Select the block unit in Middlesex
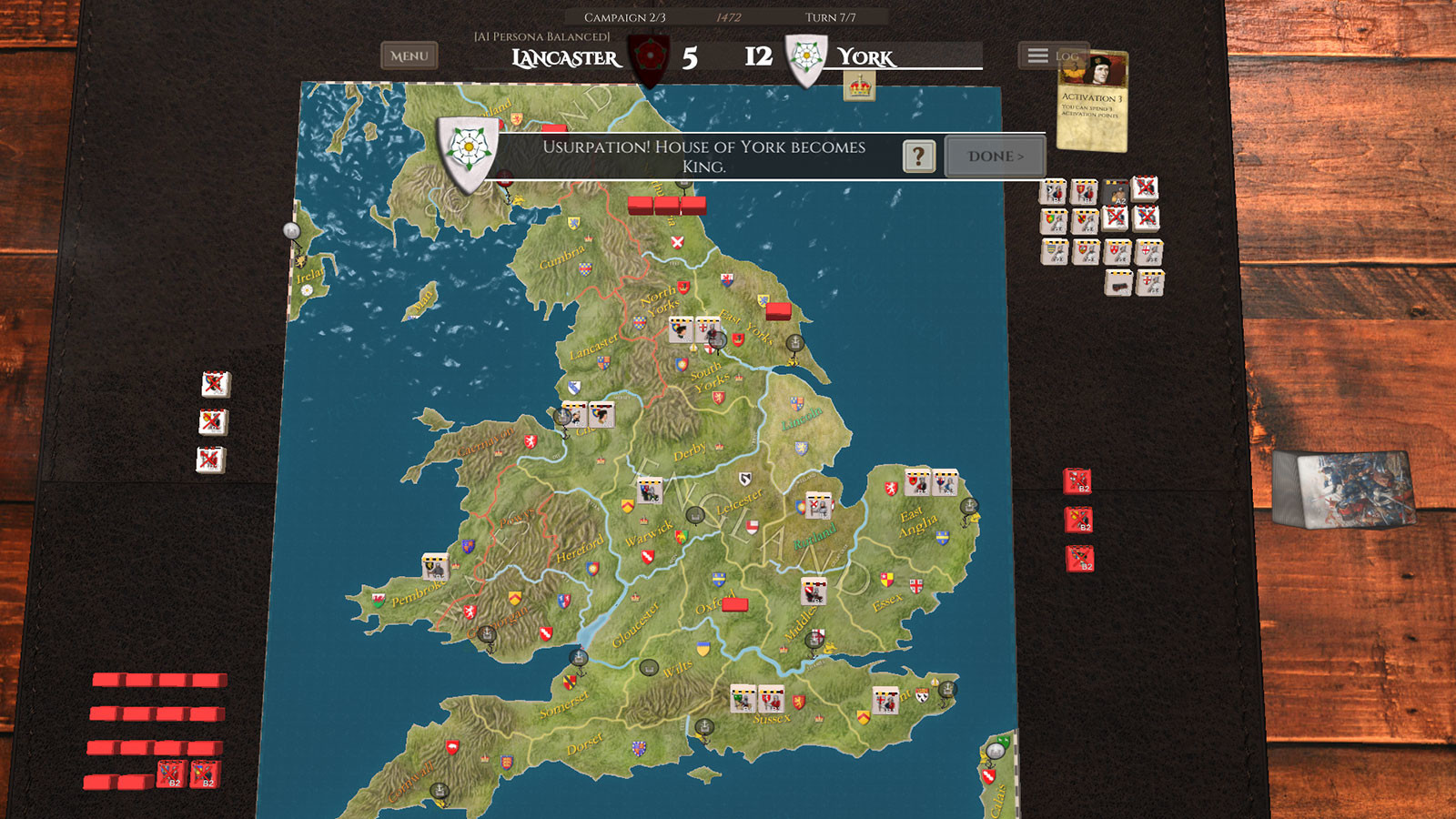The image size is (1456, 819). tap(814, 591)
